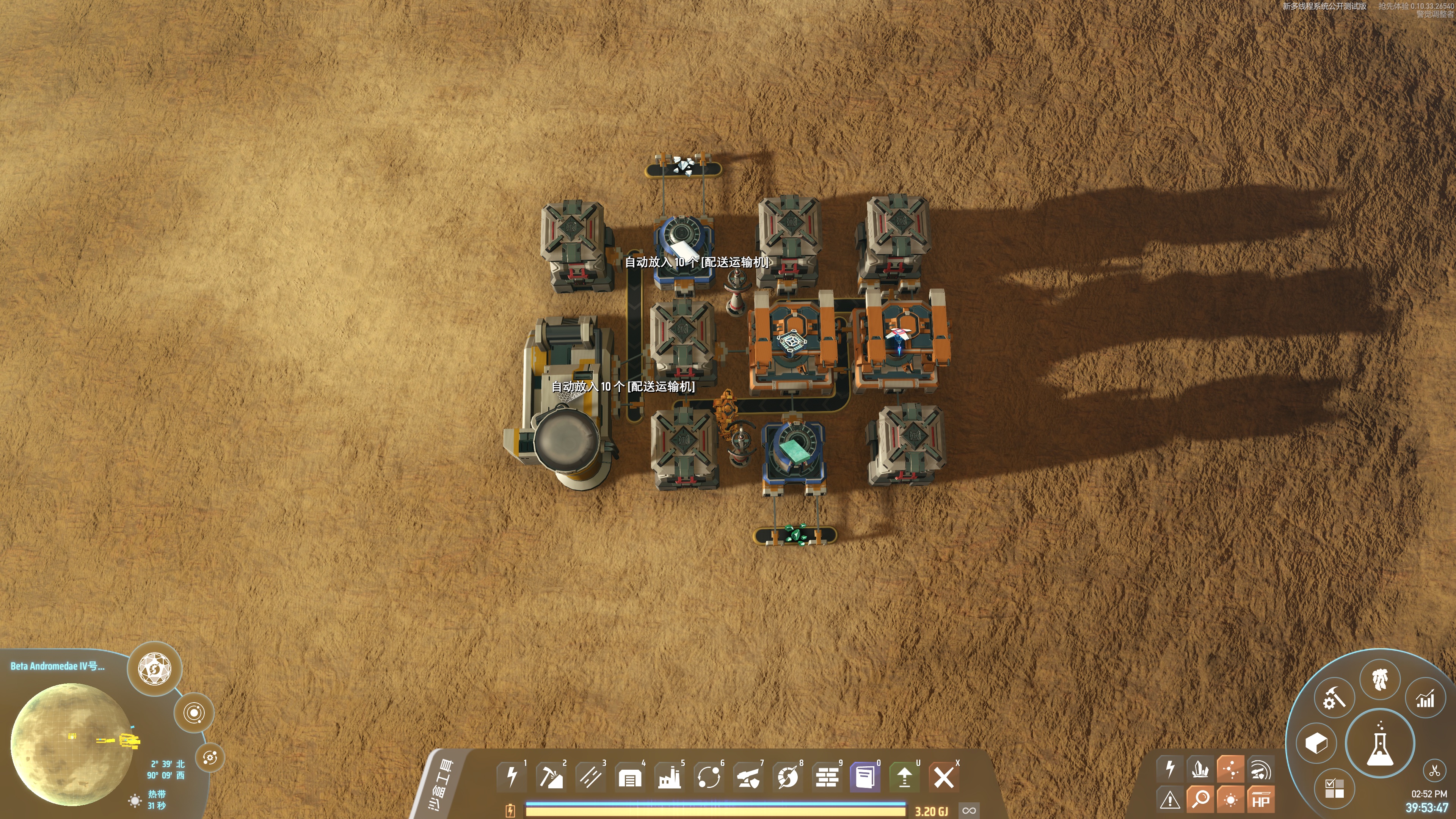The image size is (1456, 819).
Task: Choose the brick wall foundation category
Action: point(827,778)
